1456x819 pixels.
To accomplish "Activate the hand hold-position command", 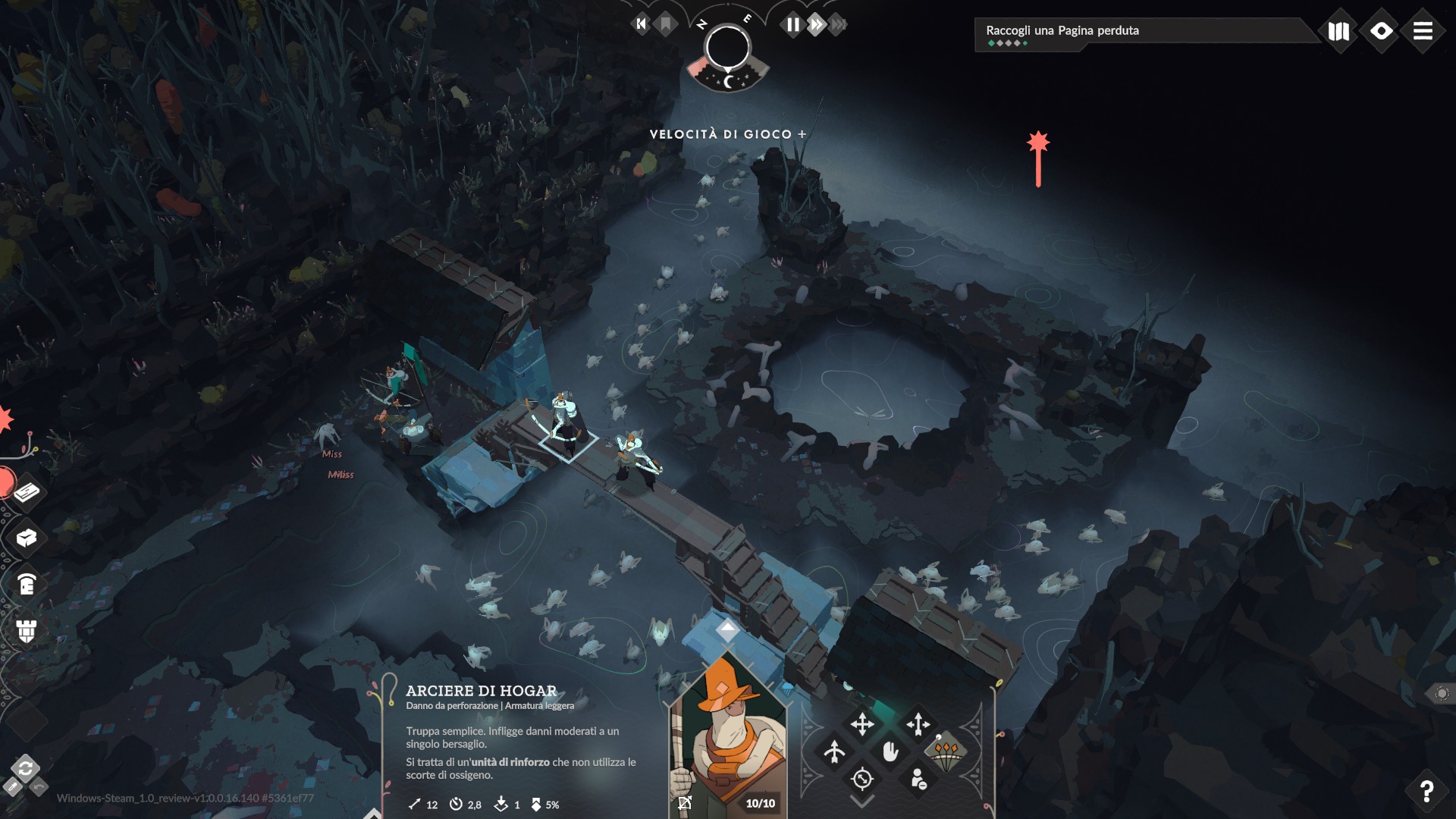I will tap(890, 752).
